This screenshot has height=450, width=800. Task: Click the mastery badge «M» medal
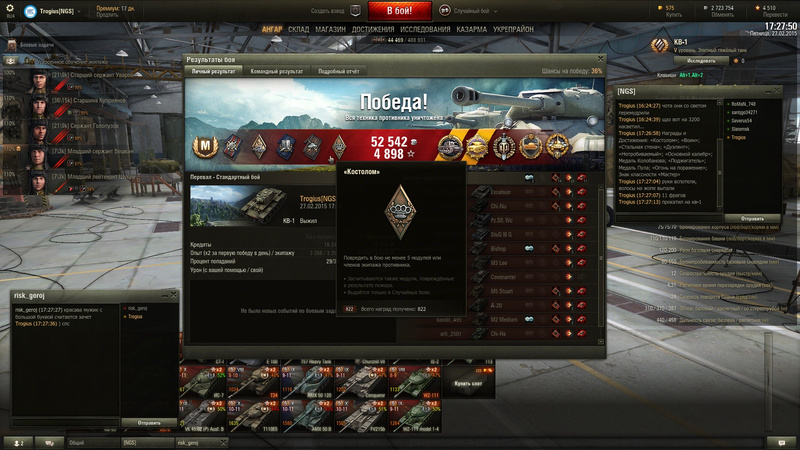coord(207,147)
